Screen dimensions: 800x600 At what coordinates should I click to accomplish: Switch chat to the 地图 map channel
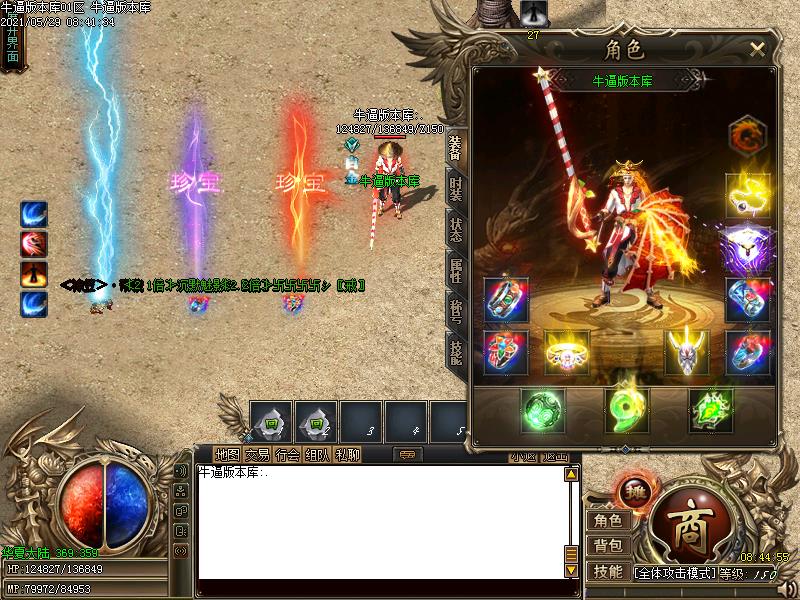[227, 455]
